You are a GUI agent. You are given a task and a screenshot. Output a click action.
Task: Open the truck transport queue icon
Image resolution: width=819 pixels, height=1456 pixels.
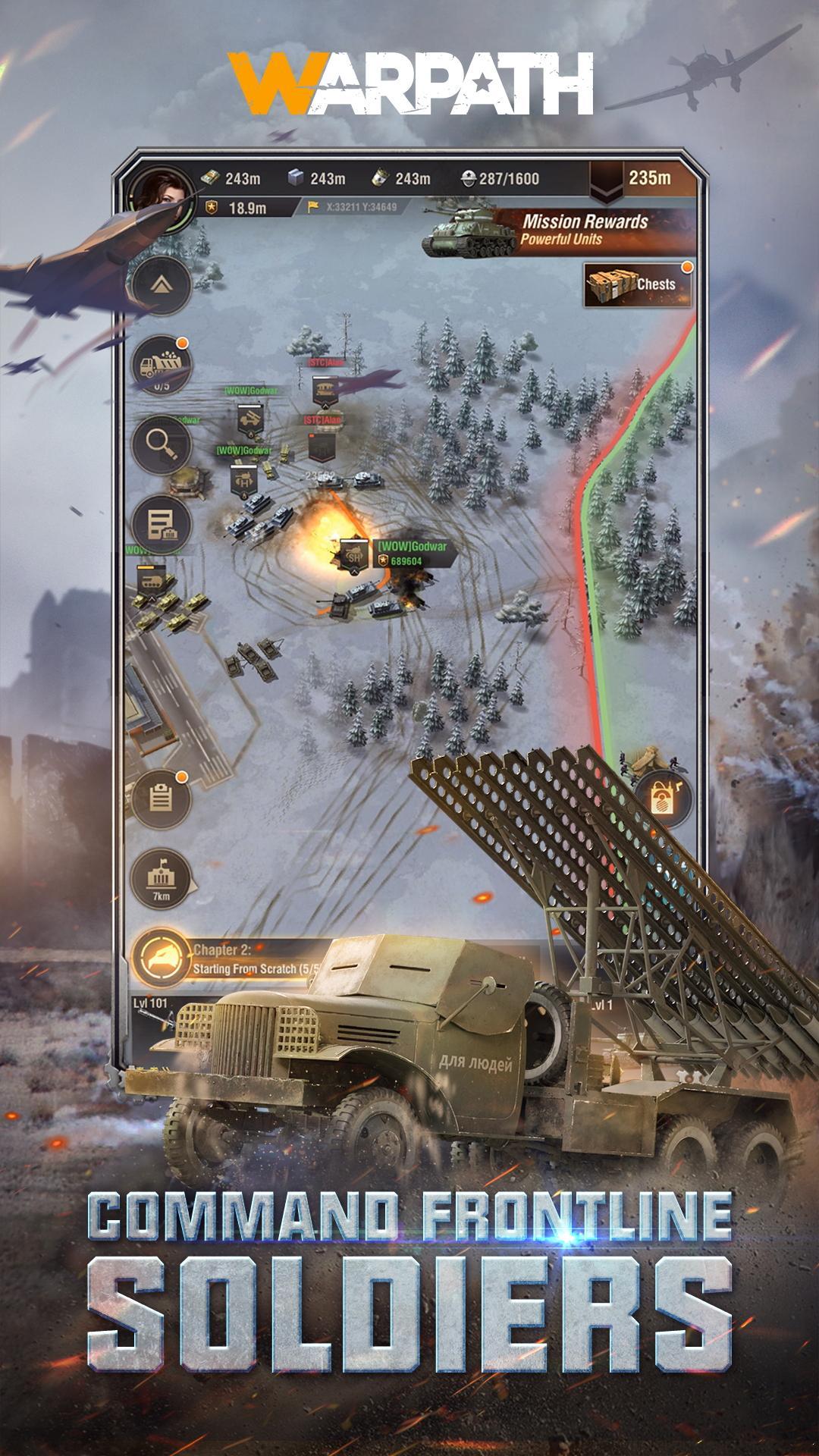click(x=162, y=366)
